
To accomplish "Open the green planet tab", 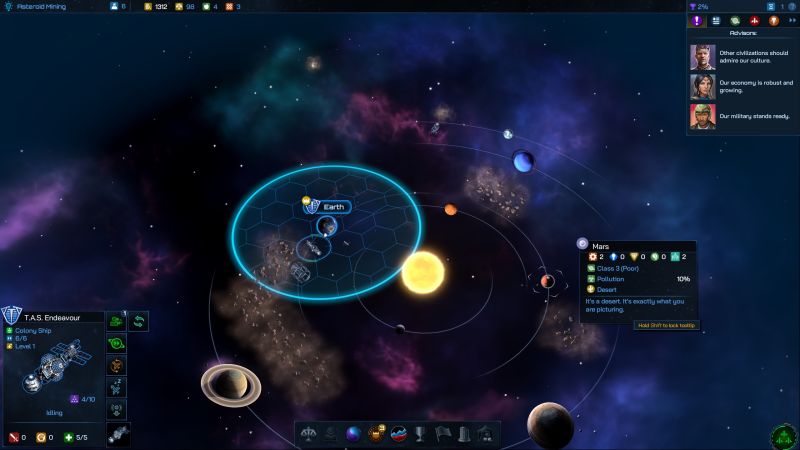I will point(735,20).
